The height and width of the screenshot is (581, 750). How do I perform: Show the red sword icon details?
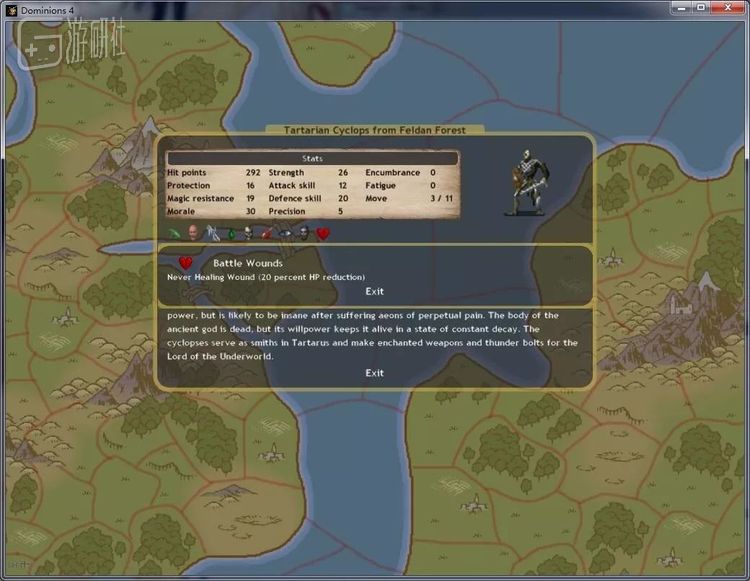[x=267, y=233]
